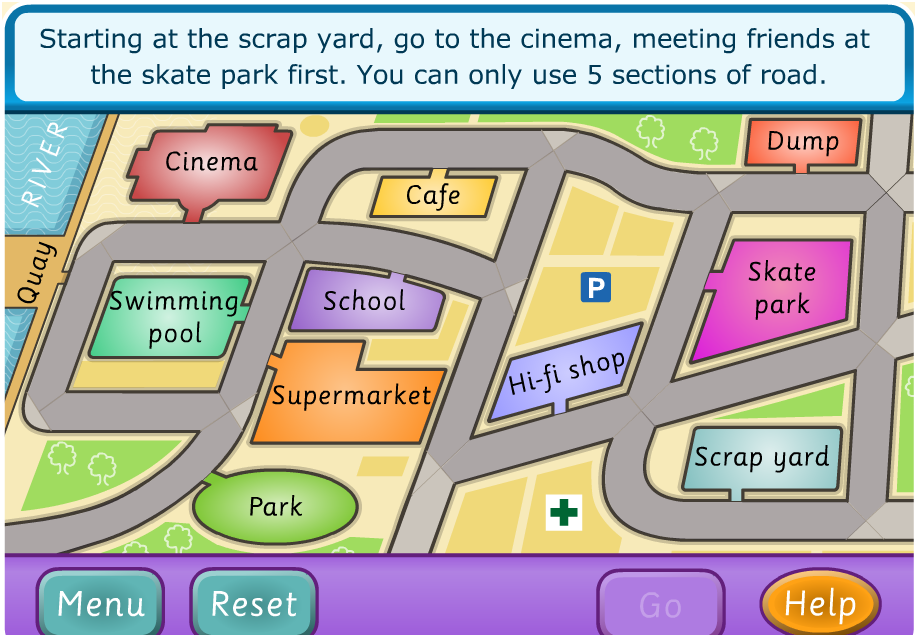Show the Help instructions

tap(820, 603)
